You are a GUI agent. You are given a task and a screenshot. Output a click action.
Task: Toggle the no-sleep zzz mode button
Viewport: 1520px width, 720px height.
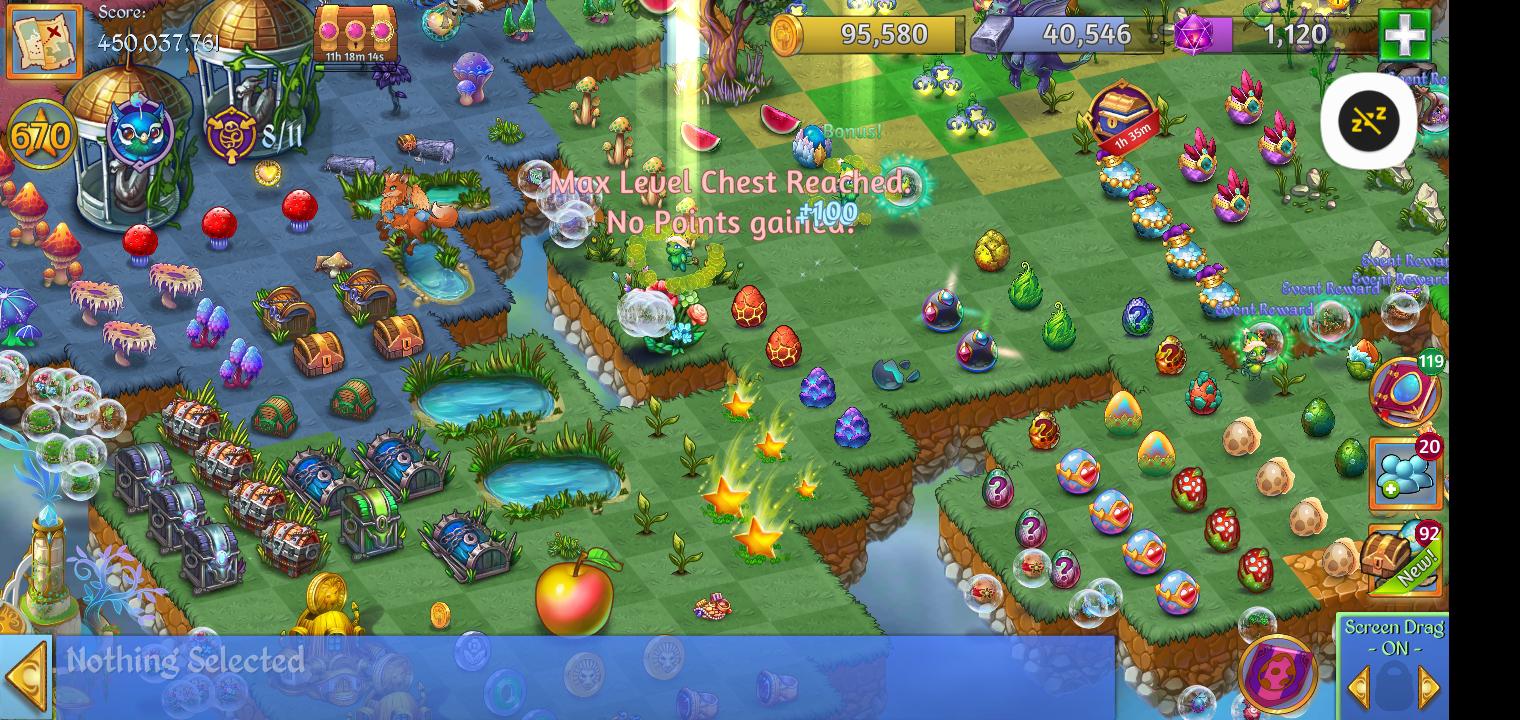tap(1369, 119)
